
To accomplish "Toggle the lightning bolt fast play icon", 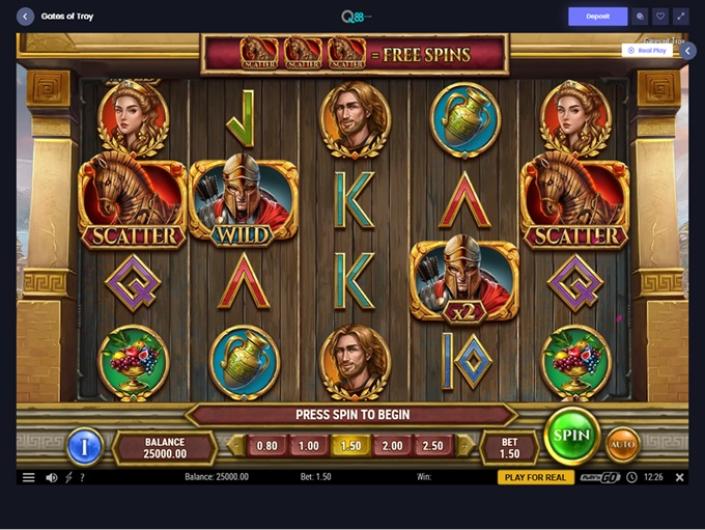I will click(x=68, y=477).
